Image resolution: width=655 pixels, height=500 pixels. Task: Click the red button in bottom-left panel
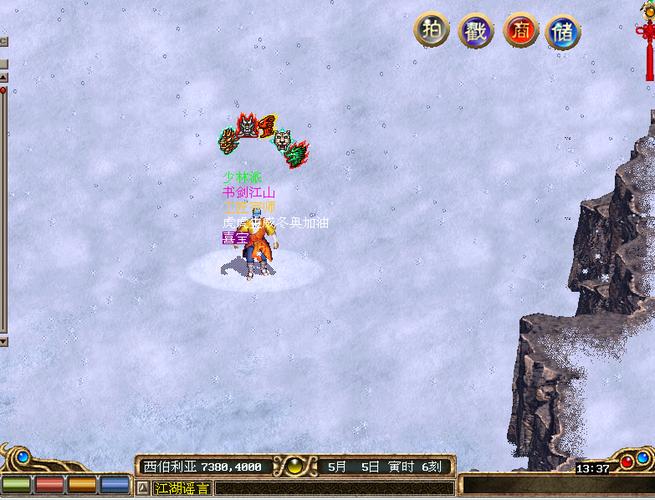(x=51, y=485)
